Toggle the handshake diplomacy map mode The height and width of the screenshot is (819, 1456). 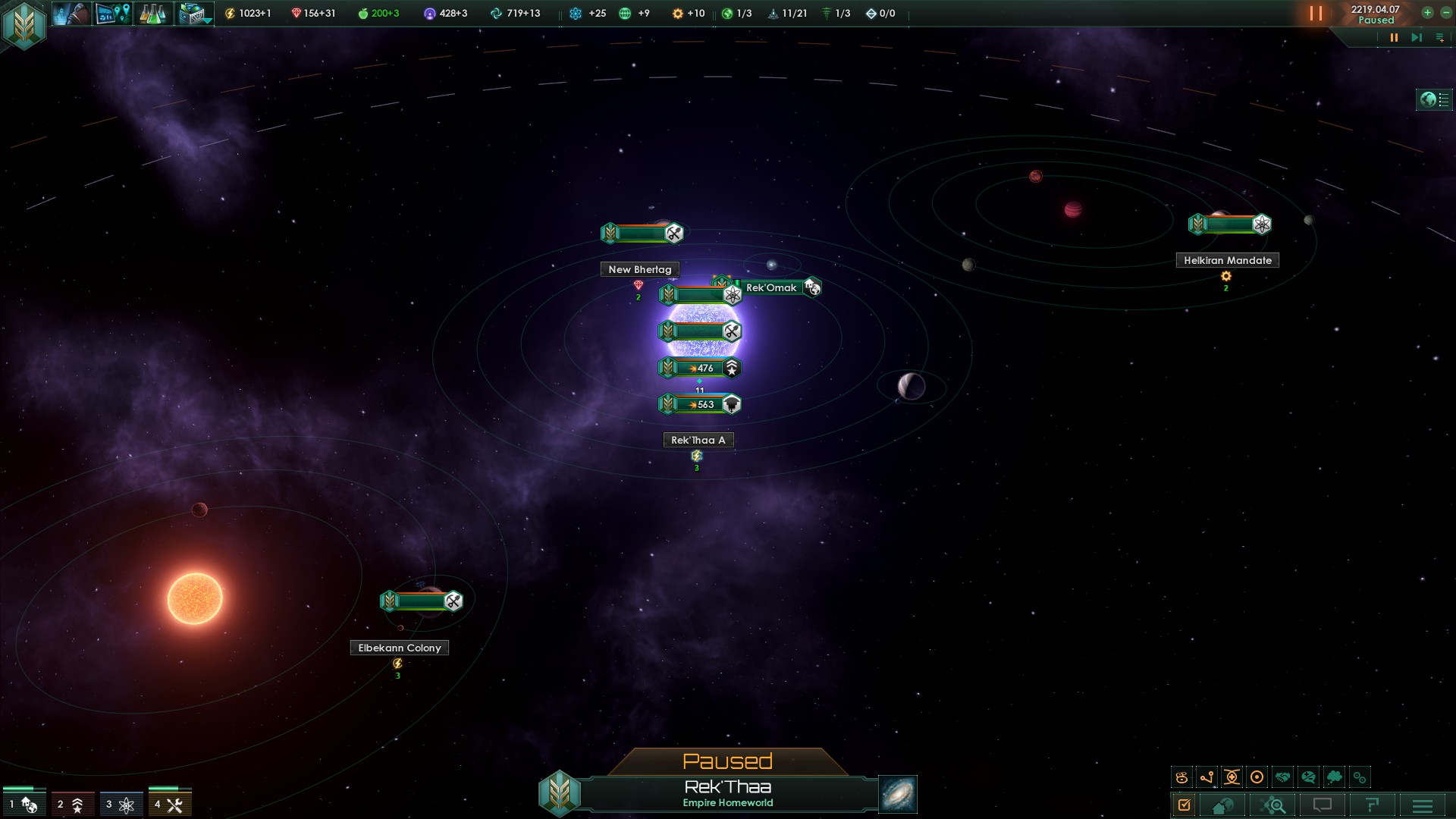coord(1282,777)
